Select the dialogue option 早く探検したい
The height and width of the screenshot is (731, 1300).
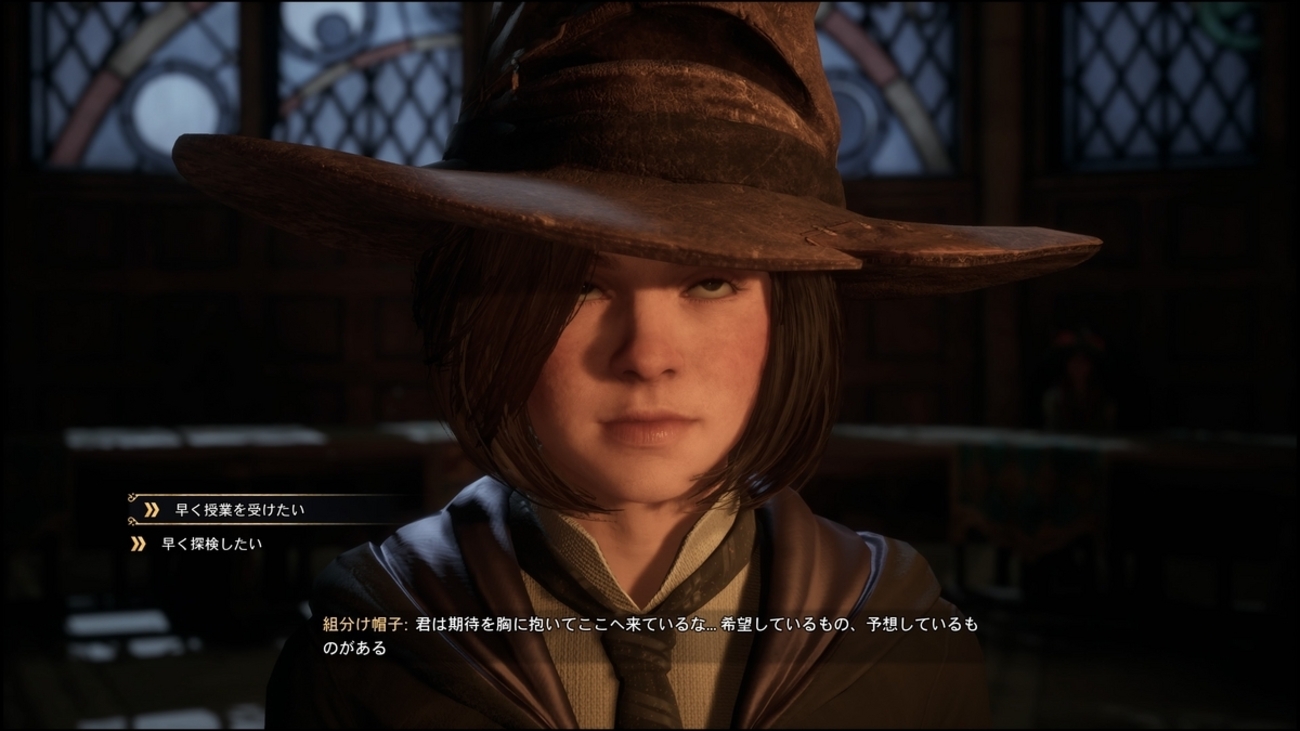(x=211, y=545)
